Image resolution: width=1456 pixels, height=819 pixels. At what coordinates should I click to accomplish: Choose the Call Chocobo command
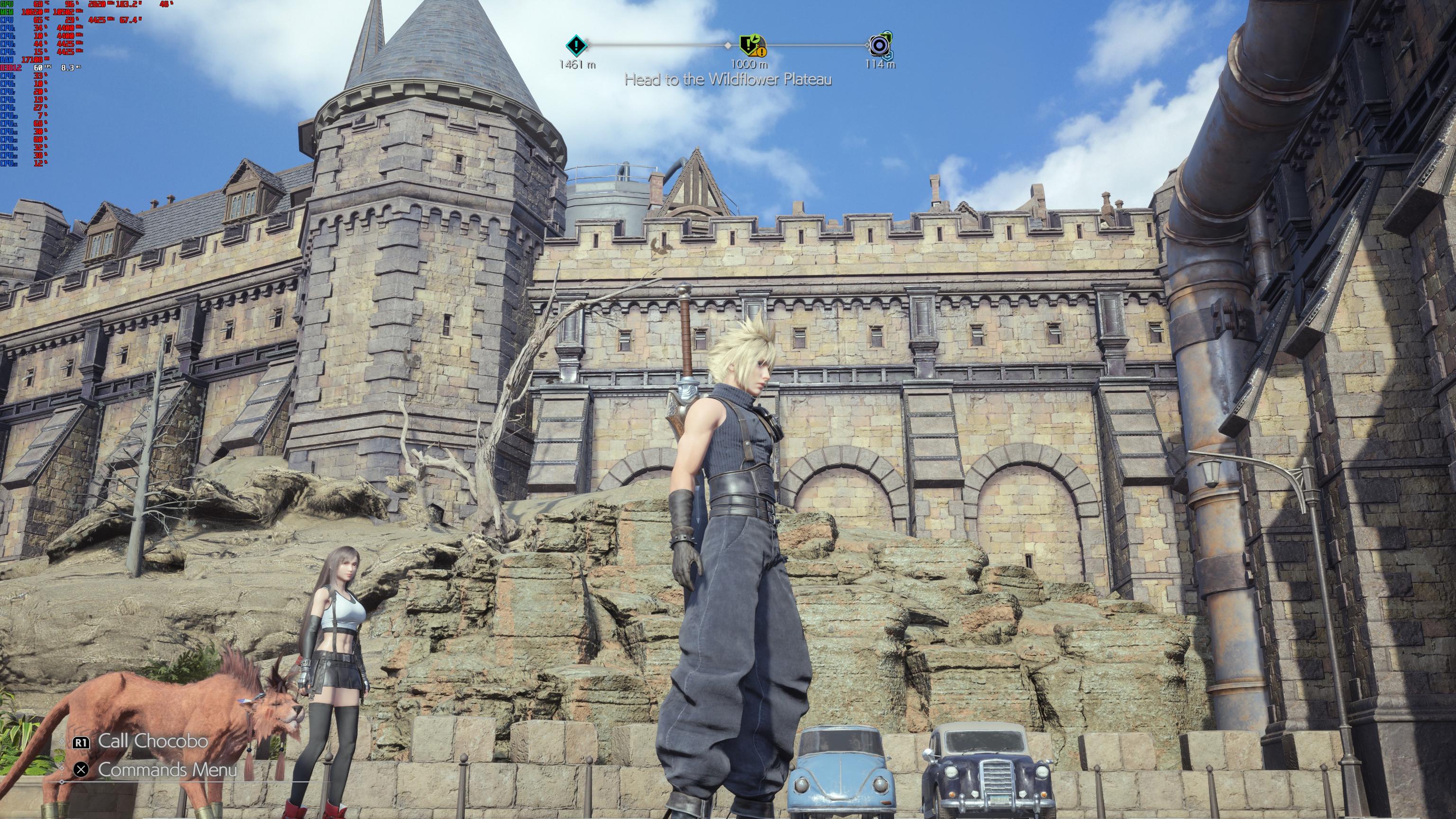click(x=152, y=741)
